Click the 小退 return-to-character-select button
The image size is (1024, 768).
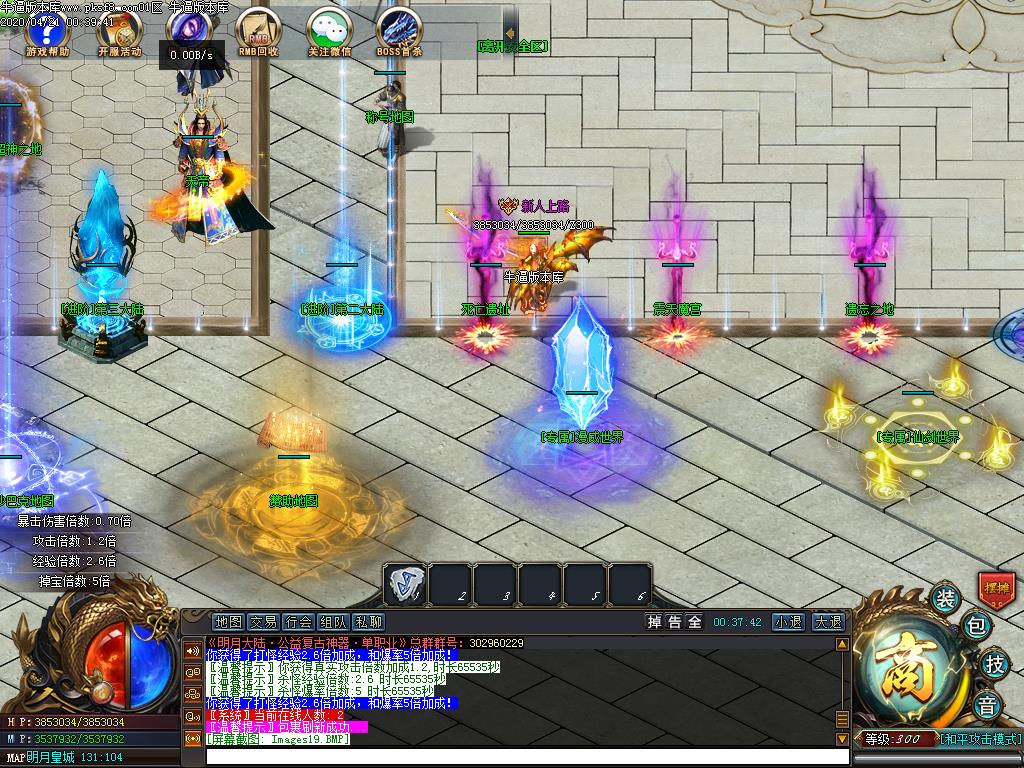(x=788, y=622)
